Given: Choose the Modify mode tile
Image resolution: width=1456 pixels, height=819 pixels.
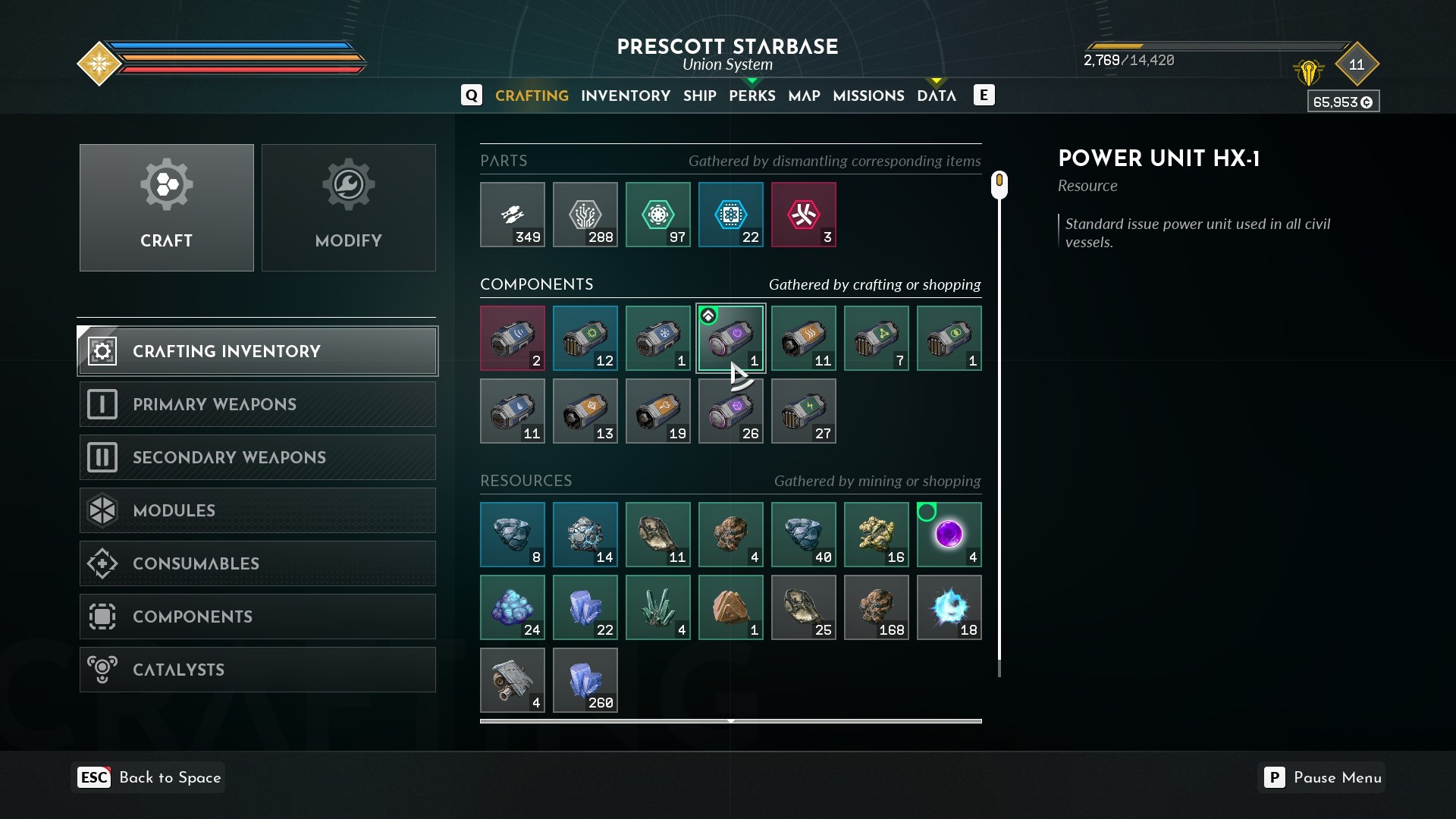Looking at the screenshot, I should [x=349, y=208].
